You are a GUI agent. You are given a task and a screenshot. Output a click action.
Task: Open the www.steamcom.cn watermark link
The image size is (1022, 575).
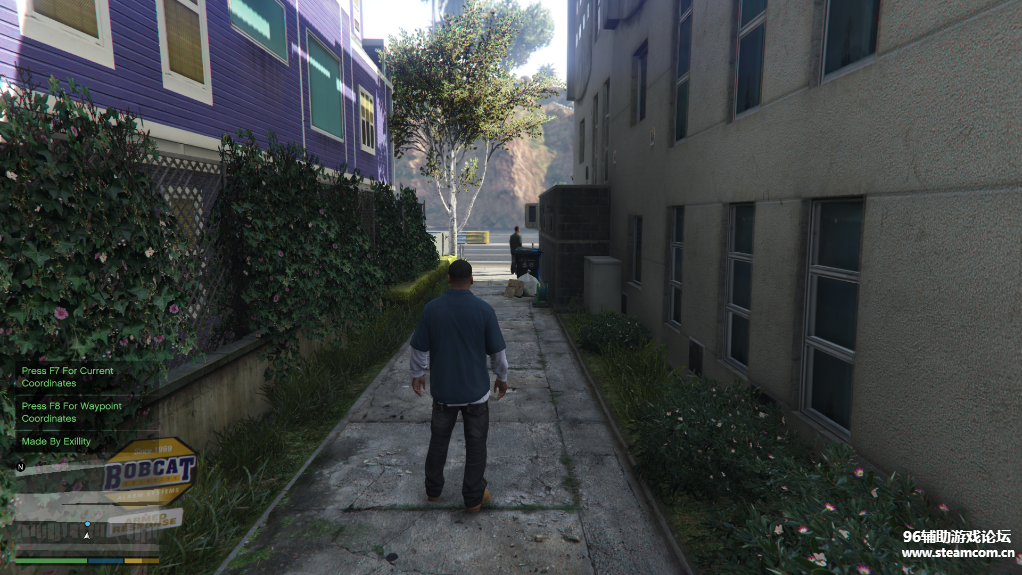click(957, 552)
